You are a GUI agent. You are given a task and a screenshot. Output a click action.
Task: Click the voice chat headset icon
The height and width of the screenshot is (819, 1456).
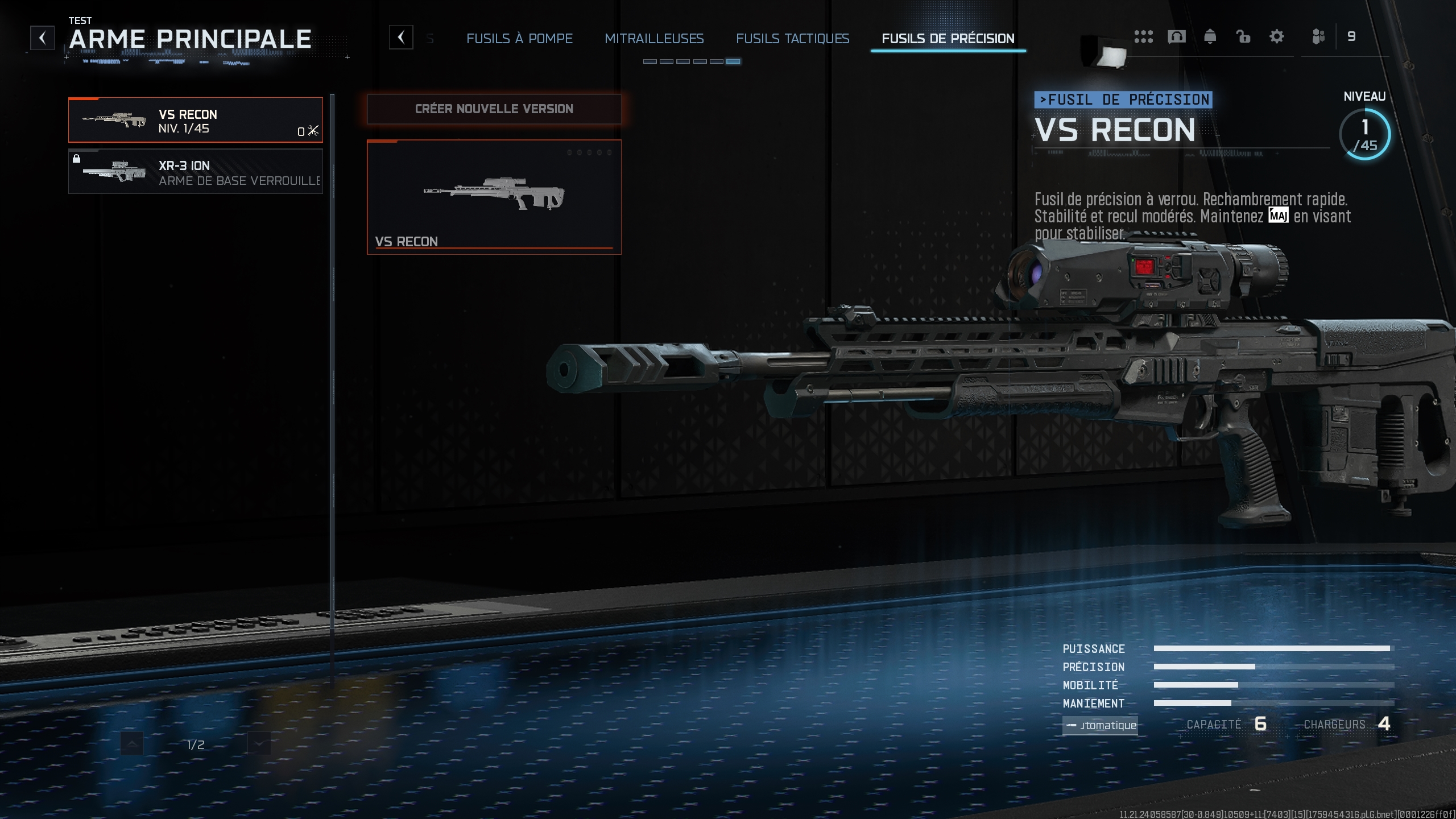click(x=1177, y=36)
